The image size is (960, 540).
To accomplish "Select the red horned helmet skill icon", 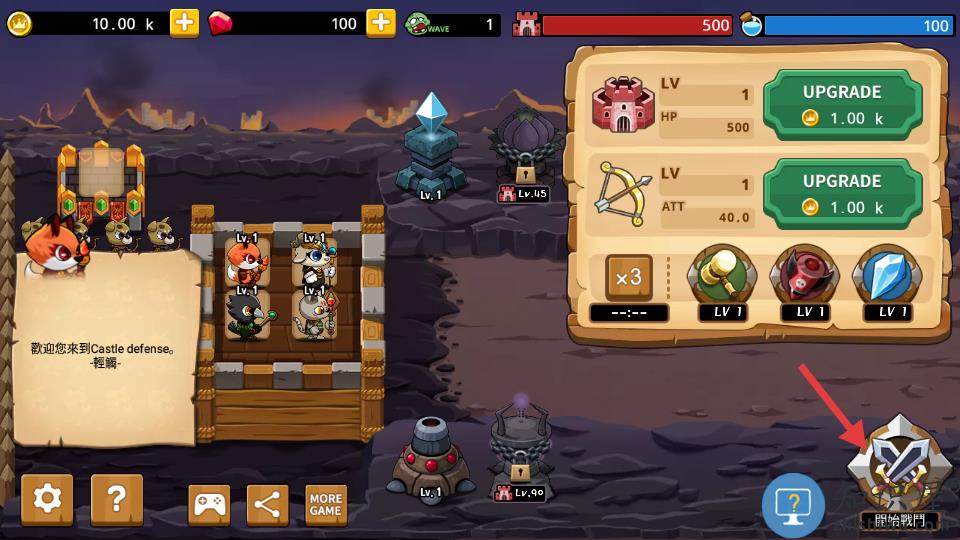I will (x=804, y=275).
